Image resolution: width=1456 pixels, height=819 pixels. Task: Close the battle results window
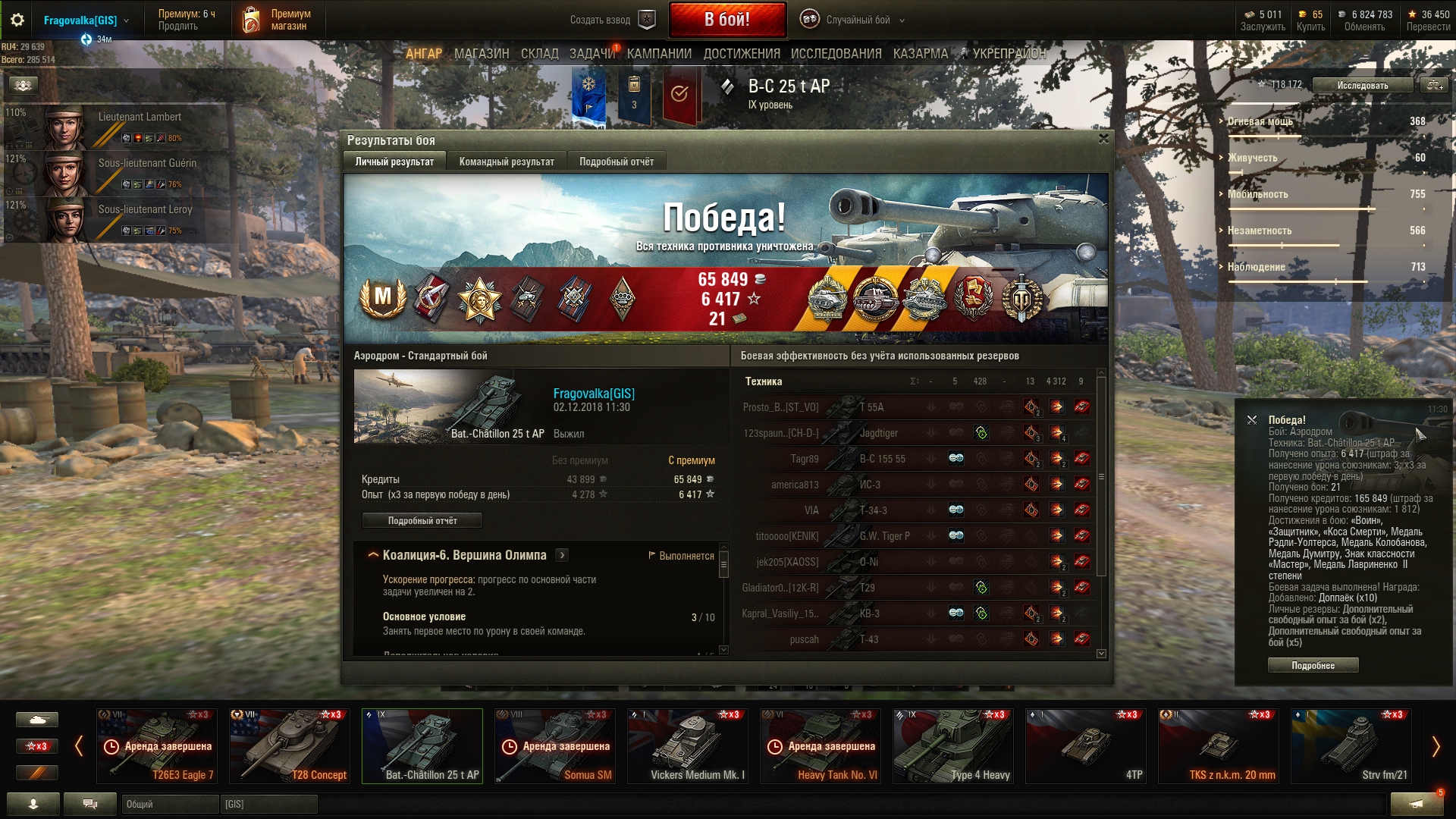(x=1103, y=139)
